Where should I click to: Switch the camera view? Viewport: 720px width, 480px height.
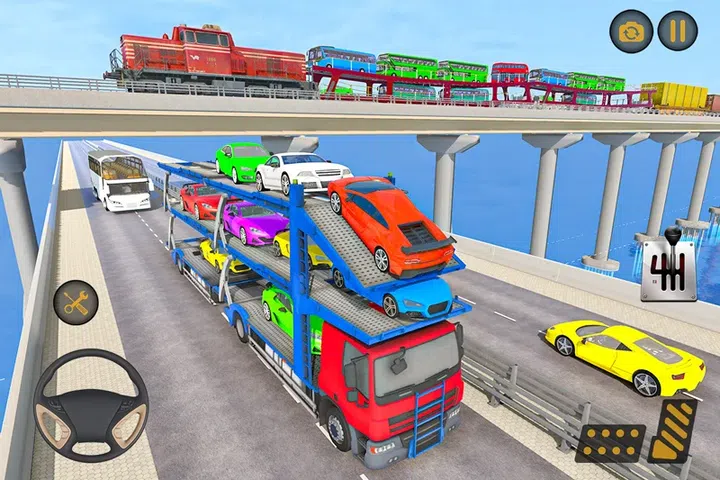click(631, 30)
